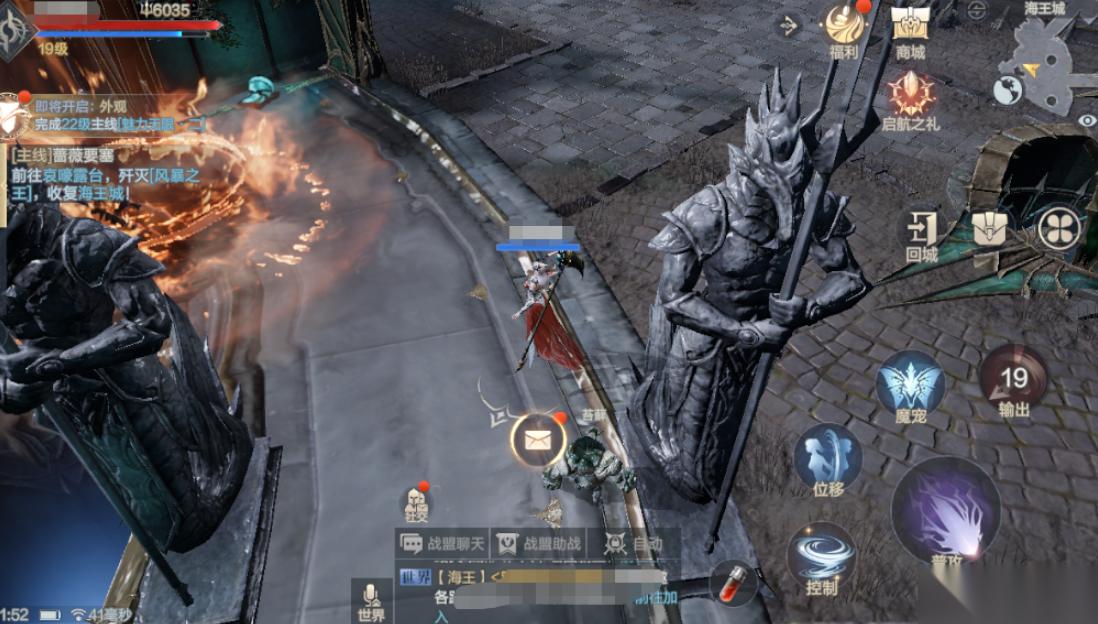The width and height of the screenshot is (1098, 624).
Task: Collapse the top menu with the arrow icon
Action: 789,25
